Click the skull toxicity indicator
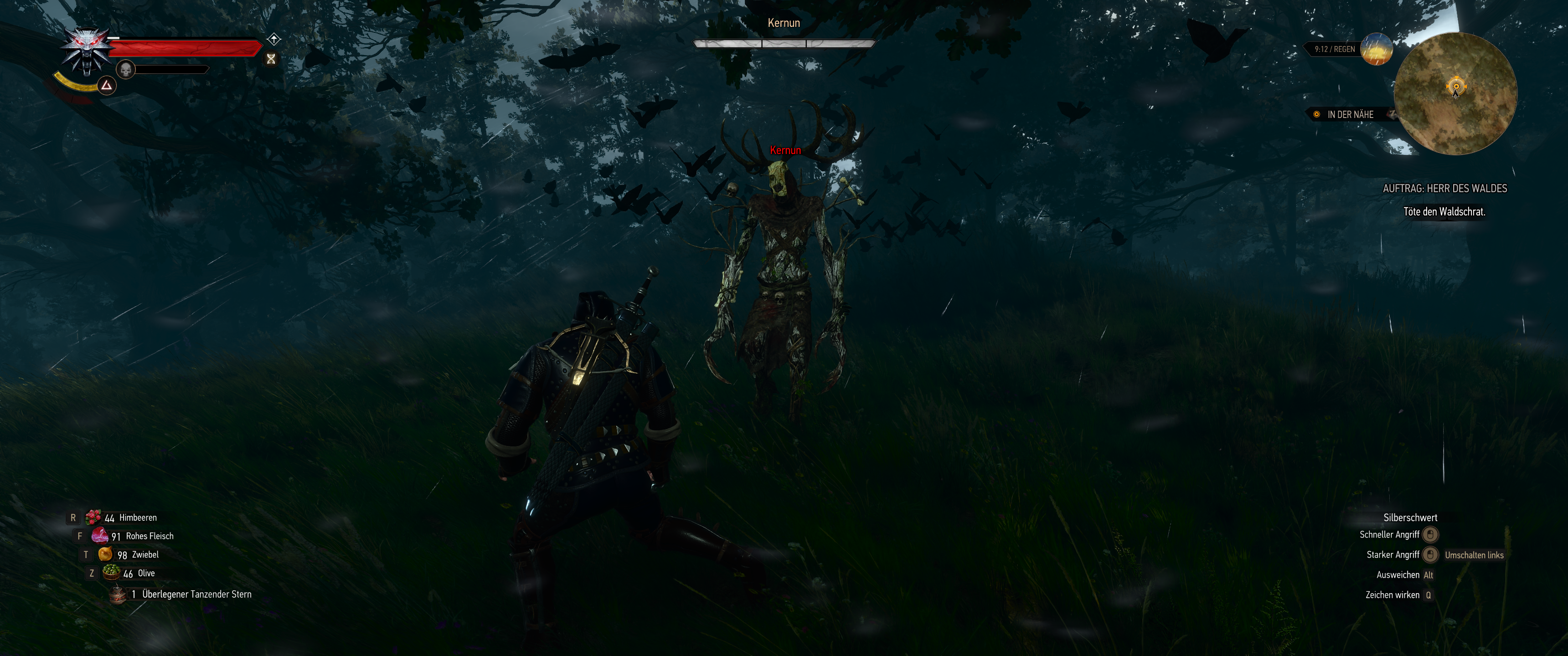 pyautogui.click(x=125, y=70)
